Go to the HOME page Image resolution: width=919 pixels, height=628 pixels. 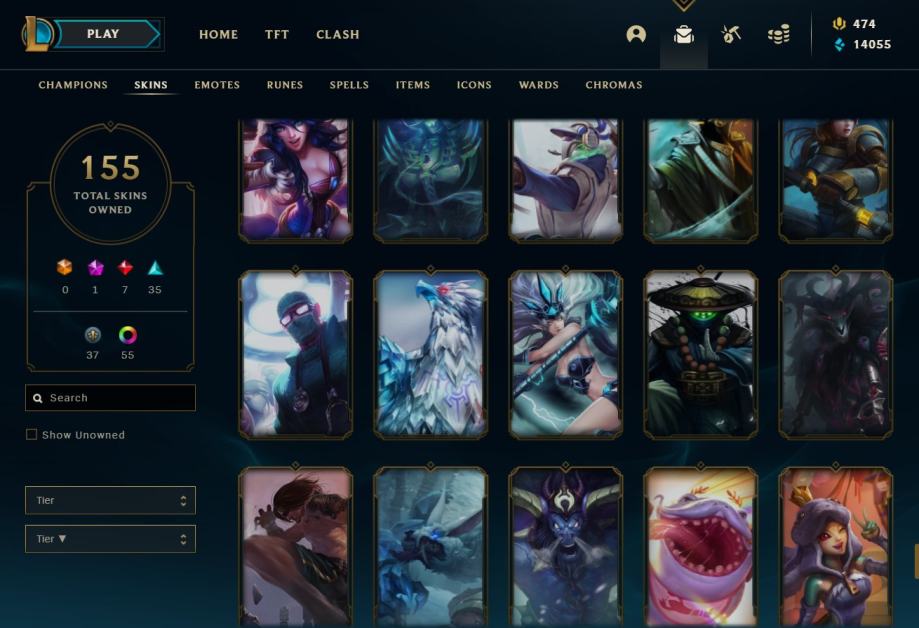coord(218,34)
